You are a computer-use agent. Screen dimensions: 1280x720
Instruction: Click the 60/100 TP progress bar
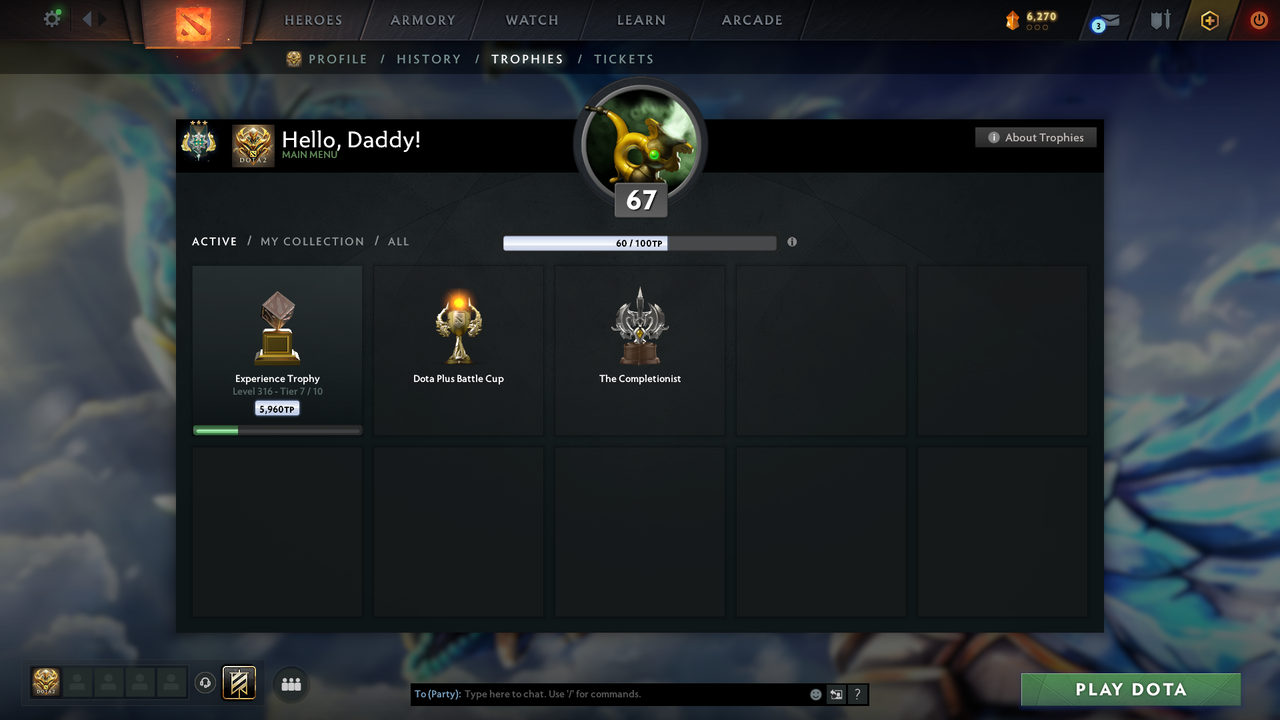point(640,242)
